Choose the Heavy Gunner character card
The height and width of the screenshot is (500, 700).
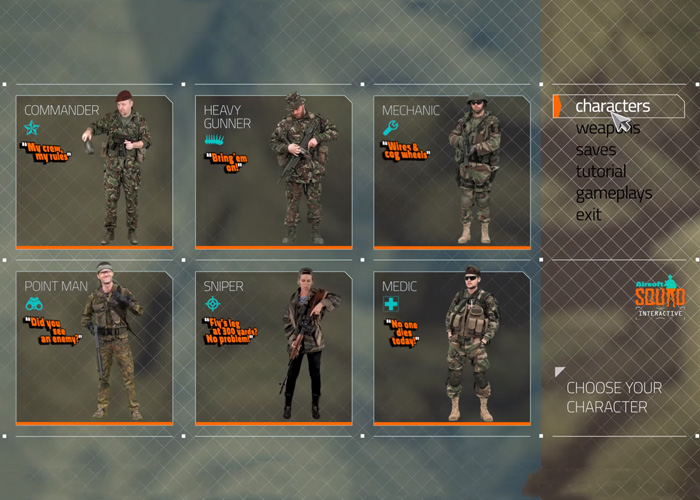pyautogui.click(x=273, y=172)
